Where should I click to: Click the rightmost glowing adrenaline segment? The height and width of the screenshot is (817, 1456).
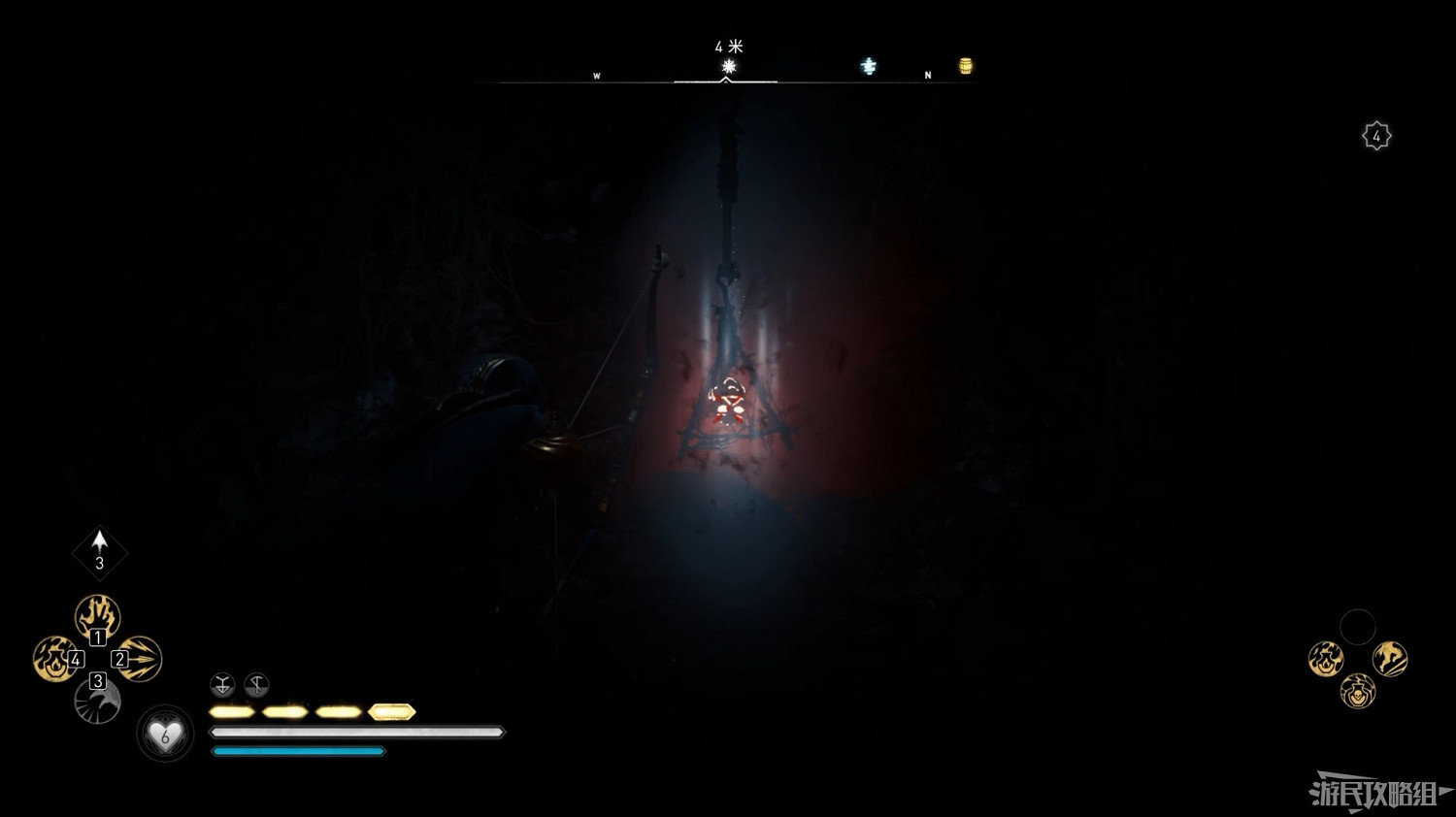(x=391, y=711)
